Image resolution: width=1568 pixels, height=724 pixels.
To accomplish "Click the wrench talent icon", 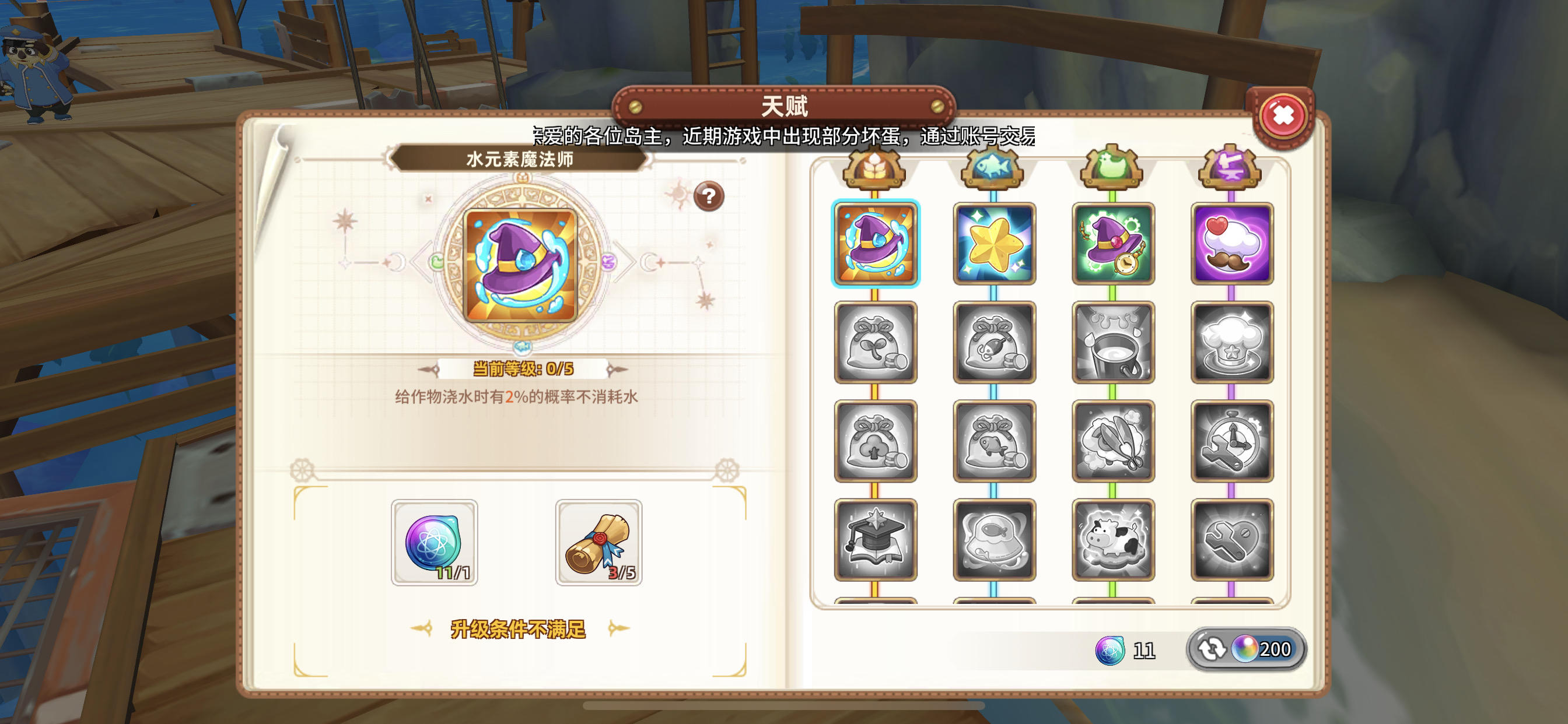I will pos(1231,542).
